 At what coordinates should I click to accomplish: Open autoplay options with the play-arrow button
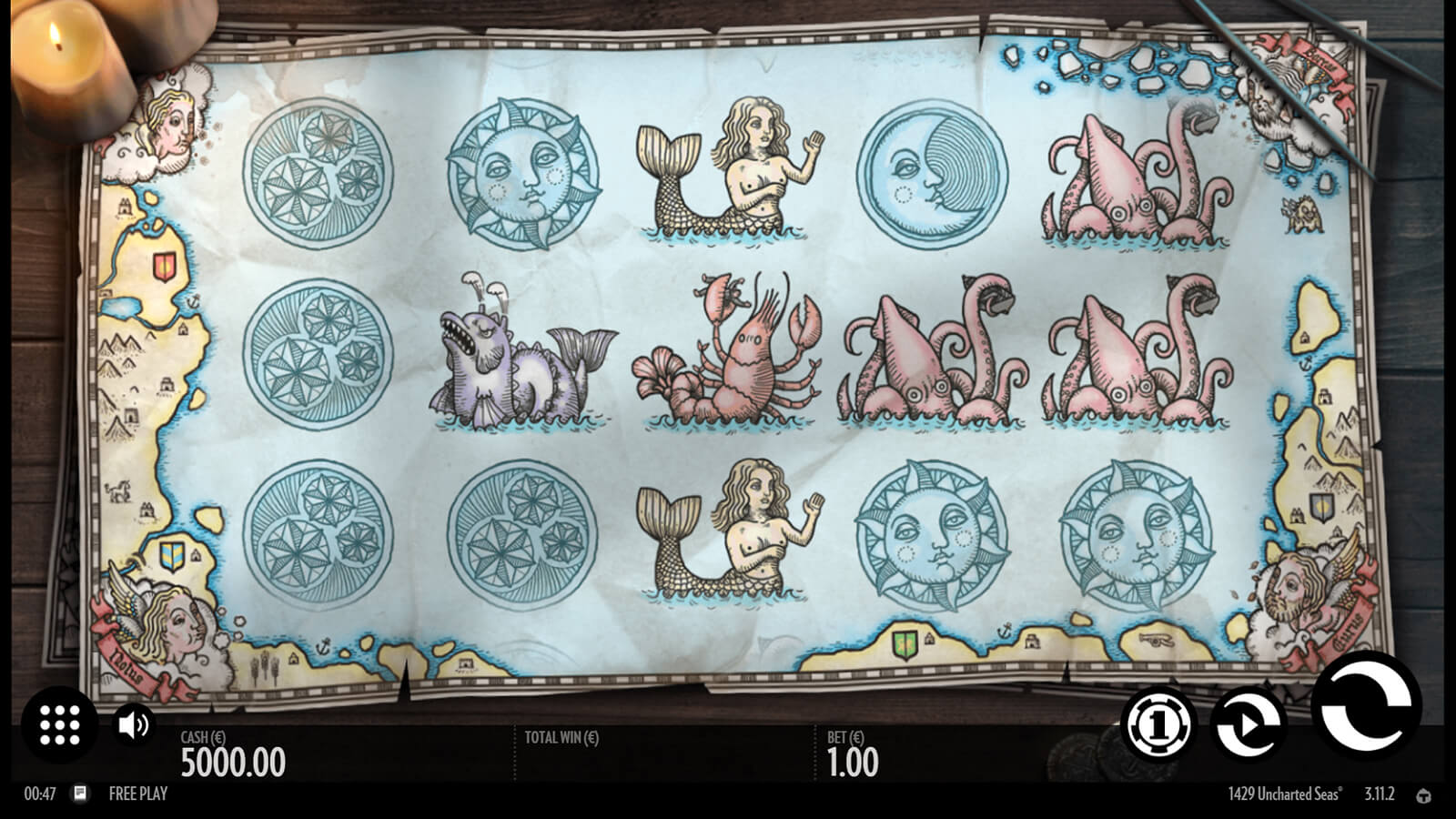1250,724
